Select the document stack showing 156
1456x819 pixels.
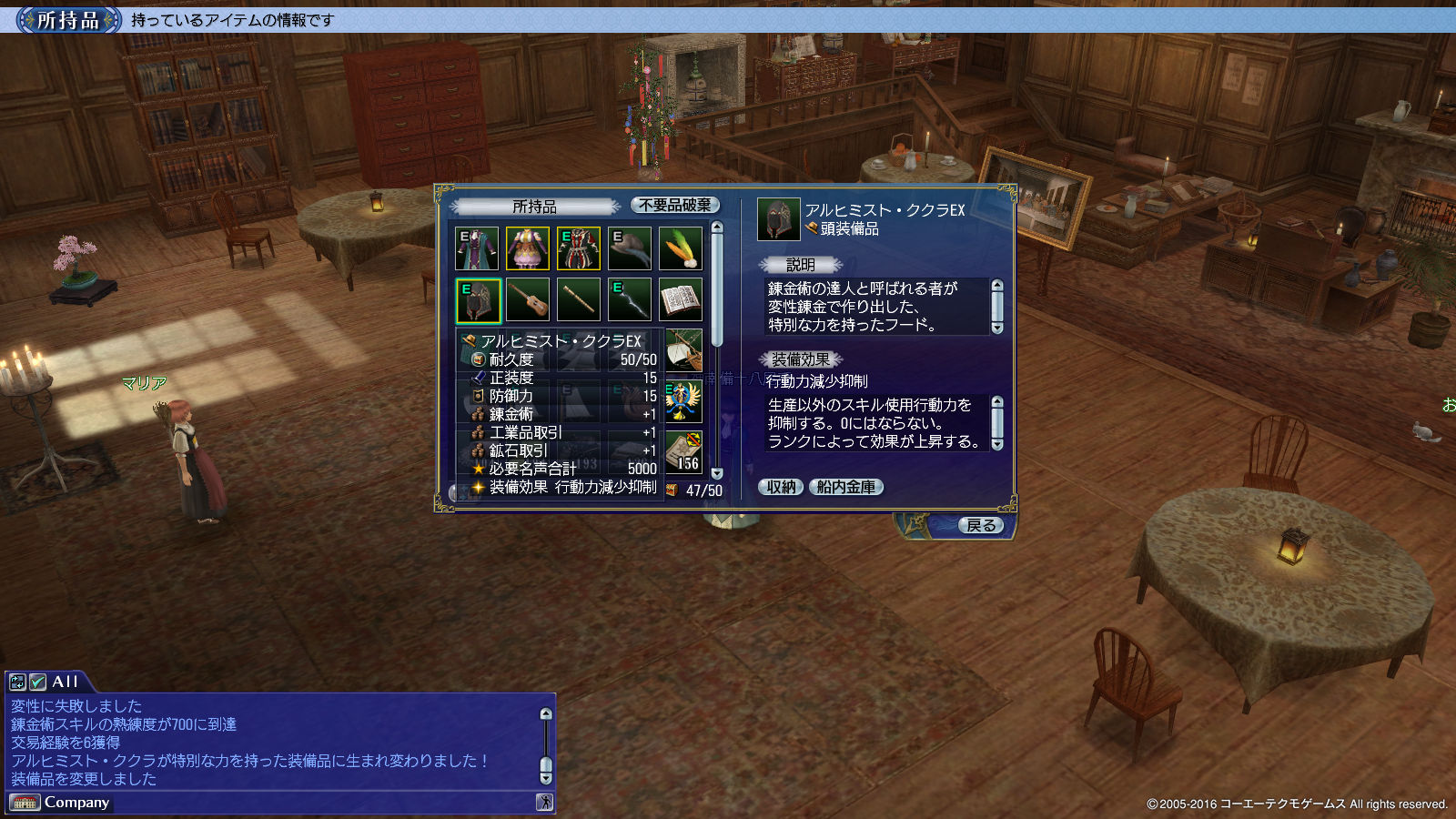[683, 451]
